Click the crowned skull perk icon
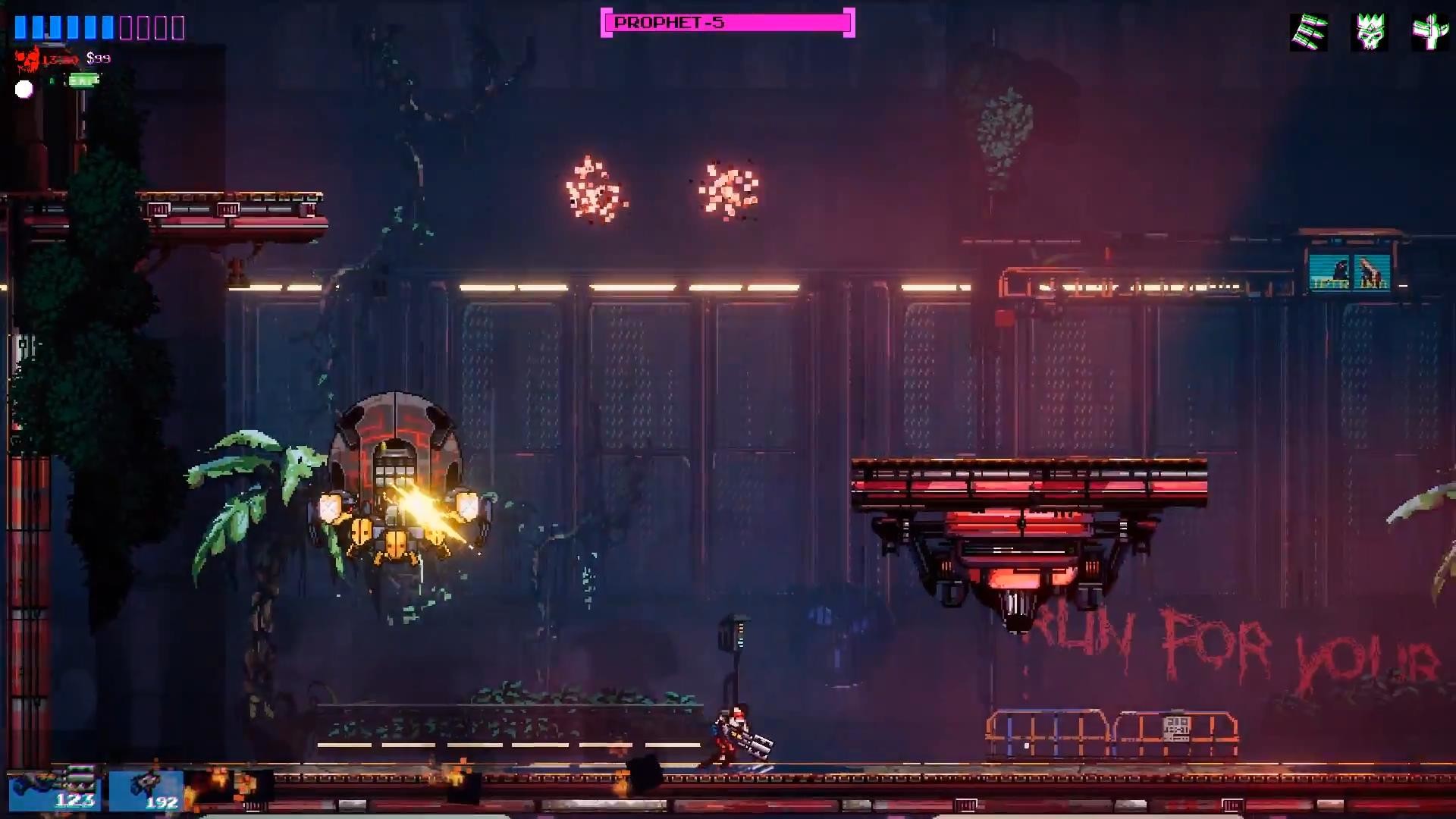Image resolution: width=1456 pixels, height=819 pixels. tap(1370, 33)
